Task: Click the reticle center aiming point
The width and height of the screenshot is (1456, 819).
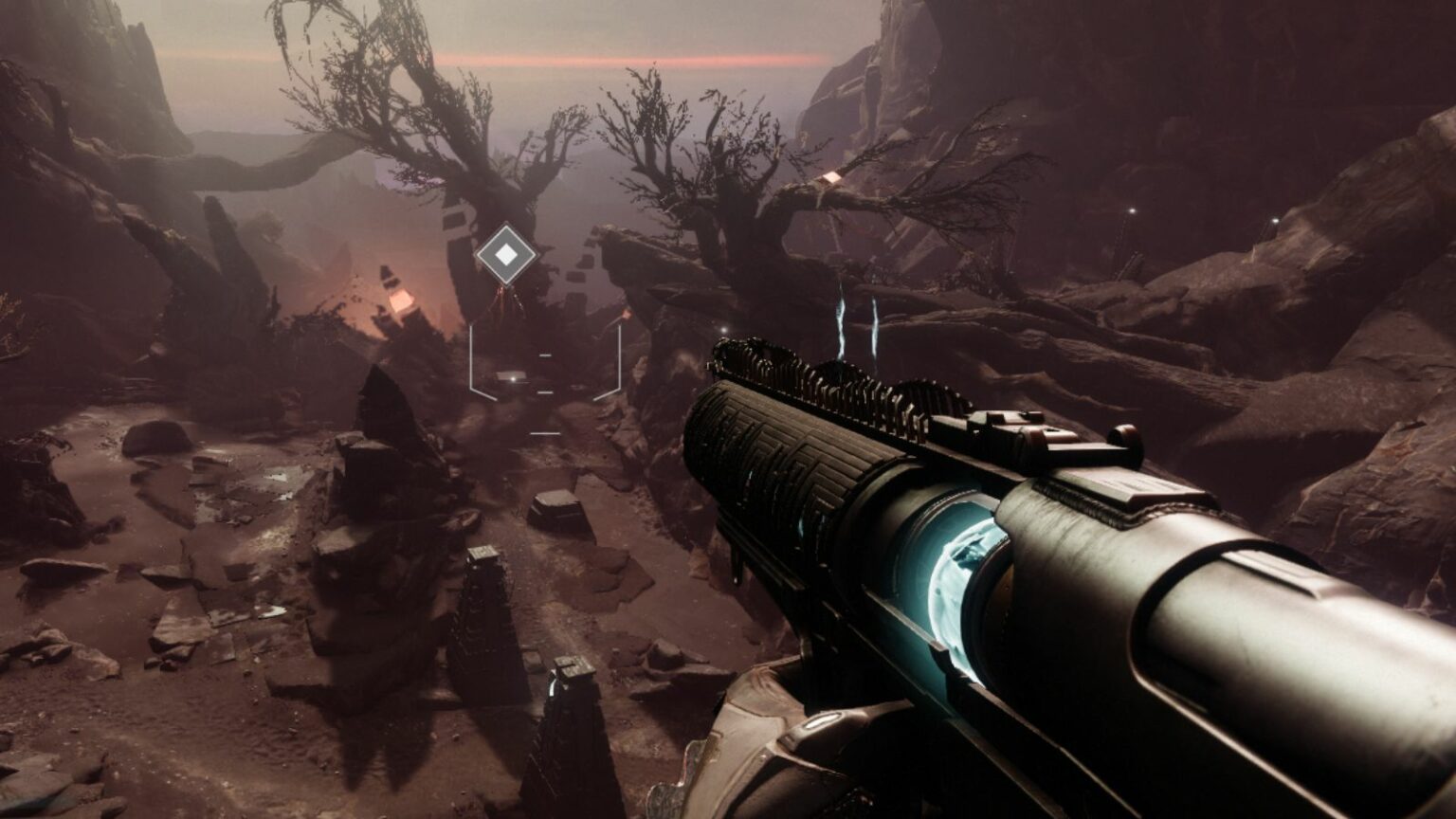Action: coord(545,374)
